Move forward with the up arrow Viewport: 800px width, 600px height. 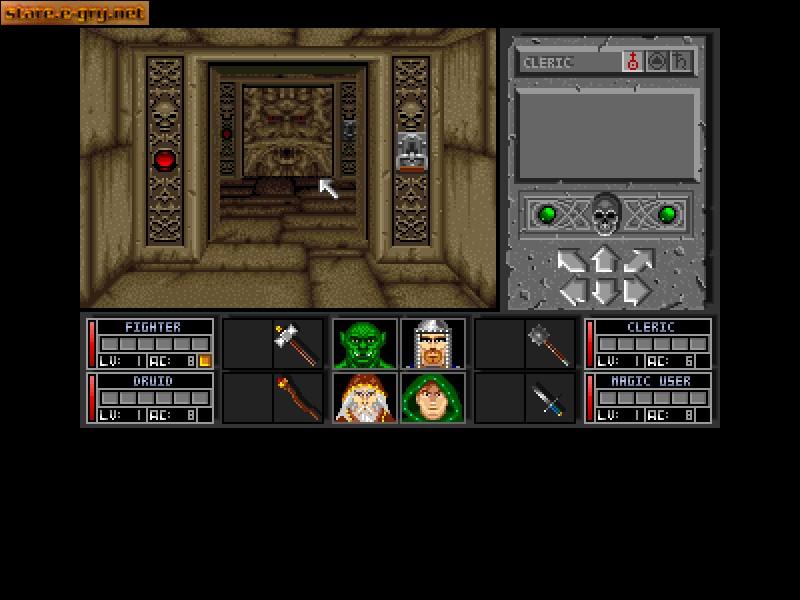tap(603, 260)
